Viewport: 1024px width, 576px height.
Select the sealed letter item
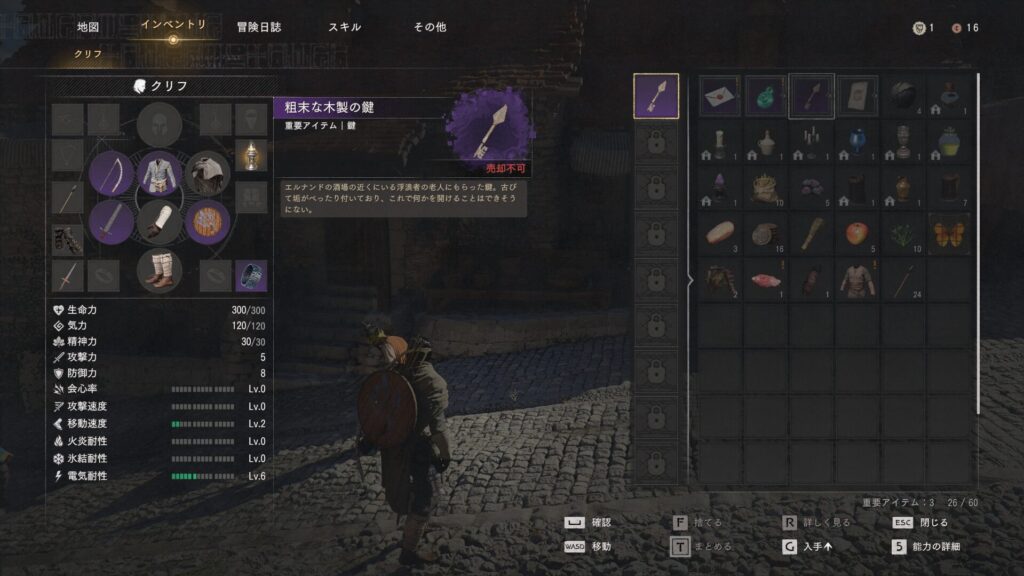tap(720, 96)
